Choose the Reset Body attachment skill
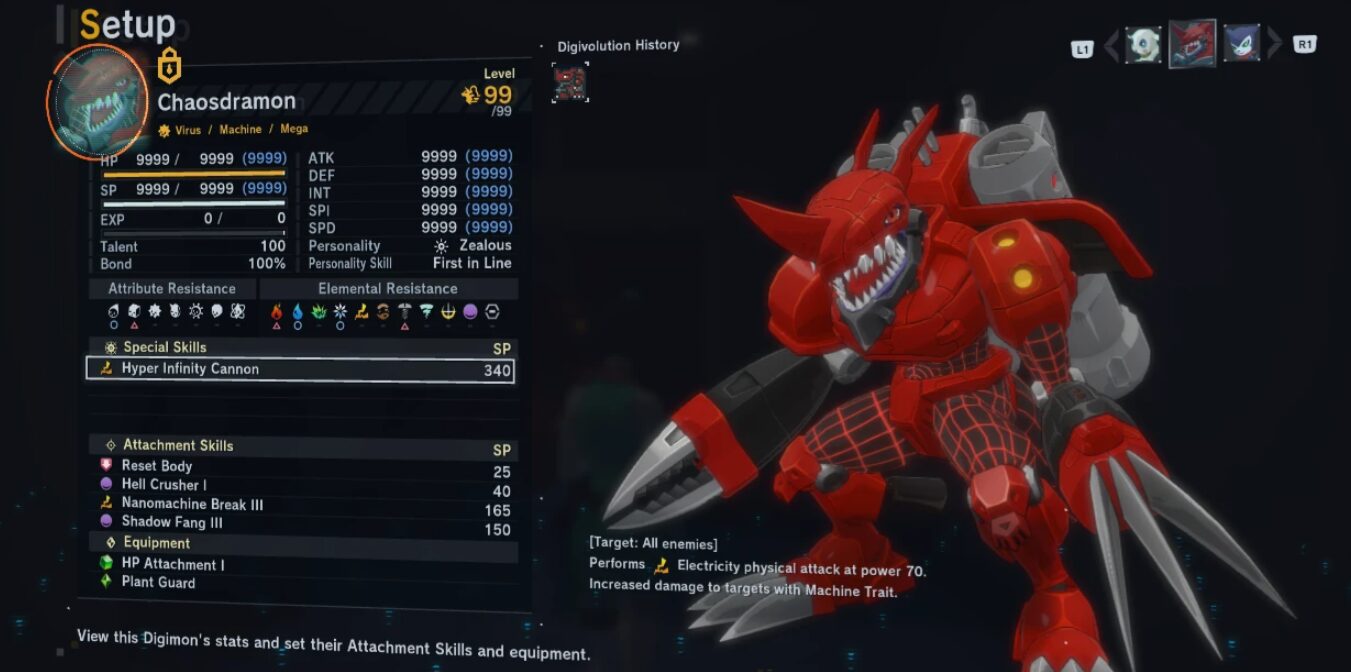 157,466
